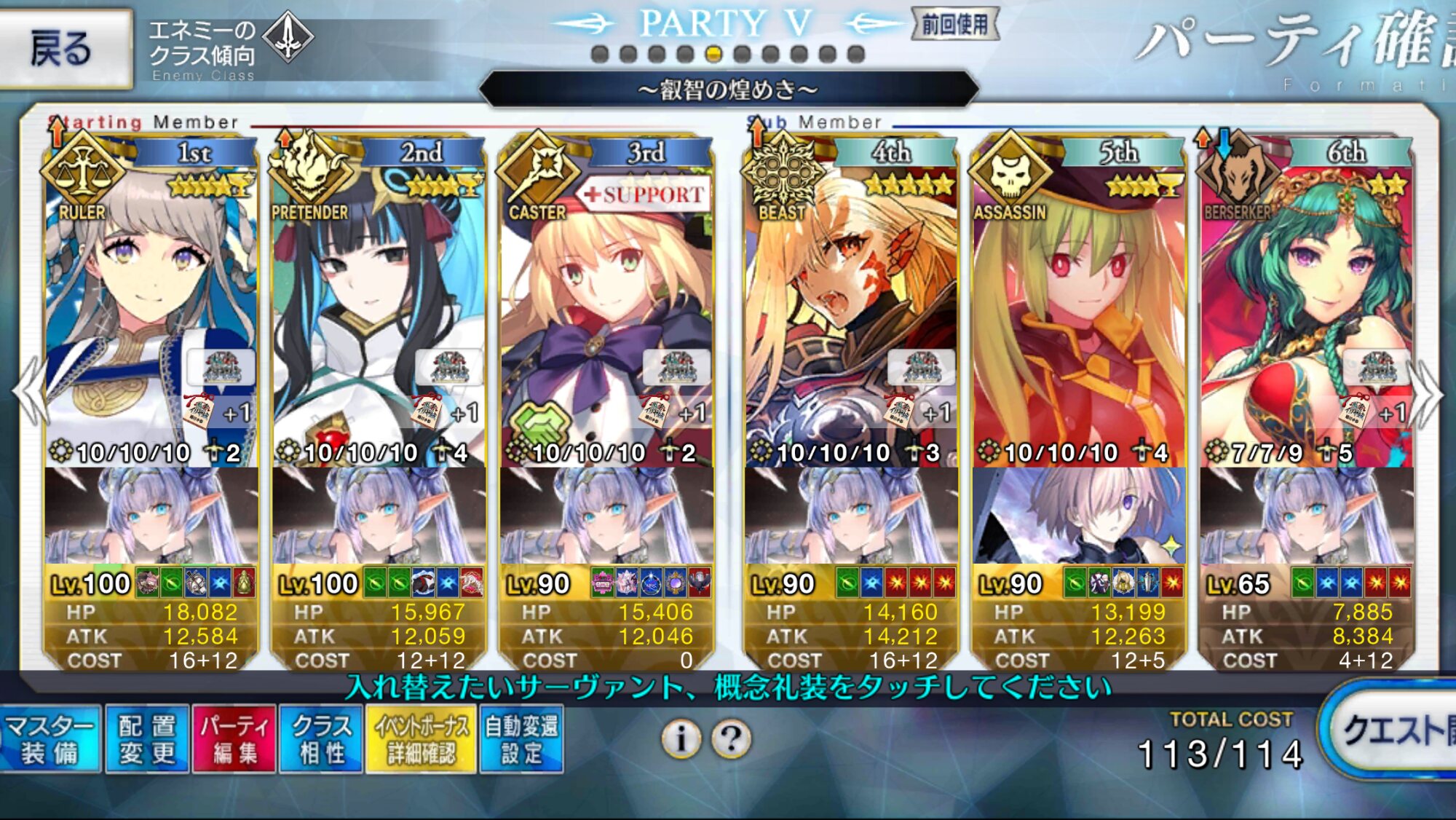
Task: Choose the 6th slot Berserker servant card
Action: pyautogui.click(x=1306, y=306)
